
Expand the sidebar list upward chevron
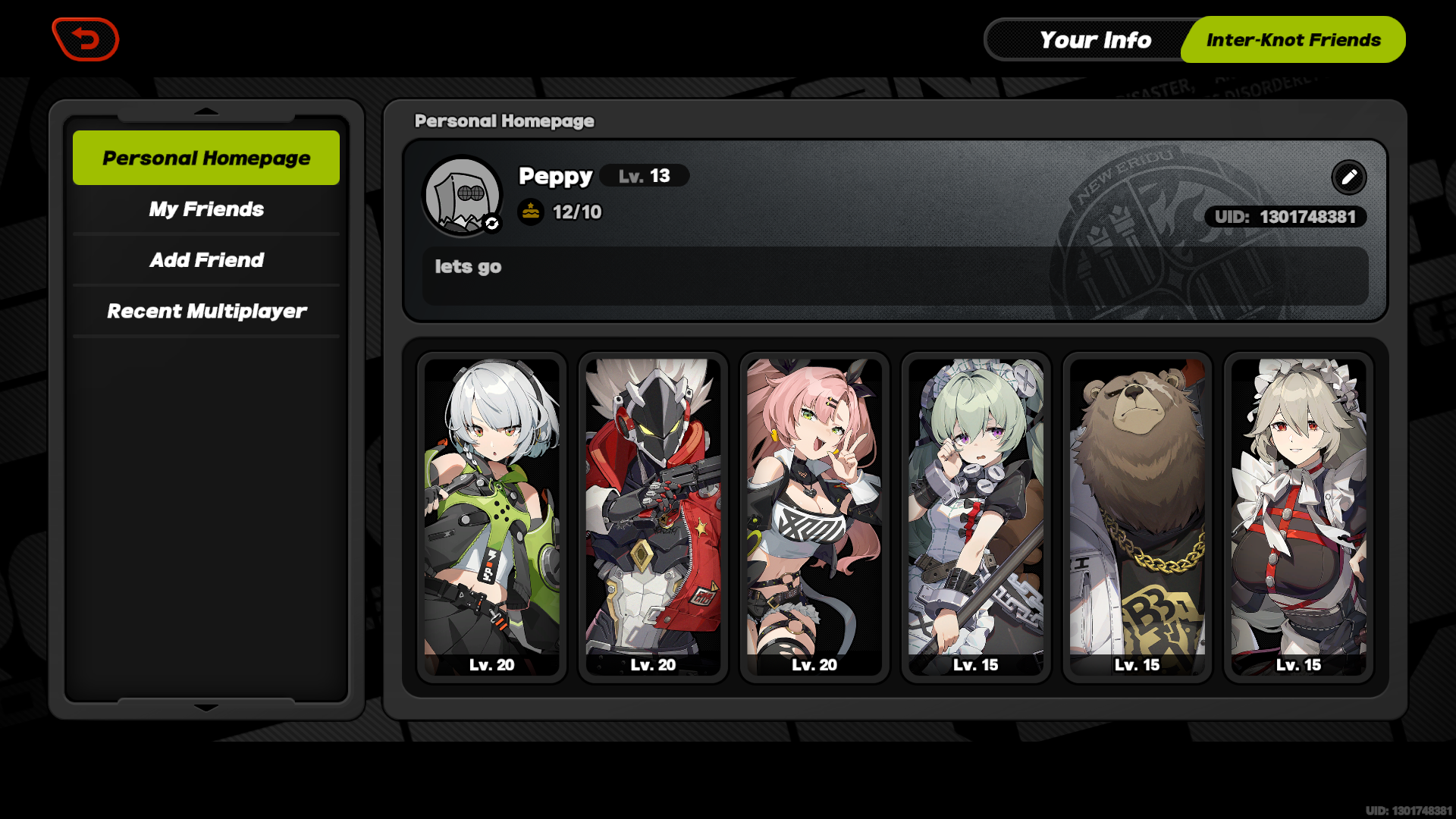(x=206, y=111)
